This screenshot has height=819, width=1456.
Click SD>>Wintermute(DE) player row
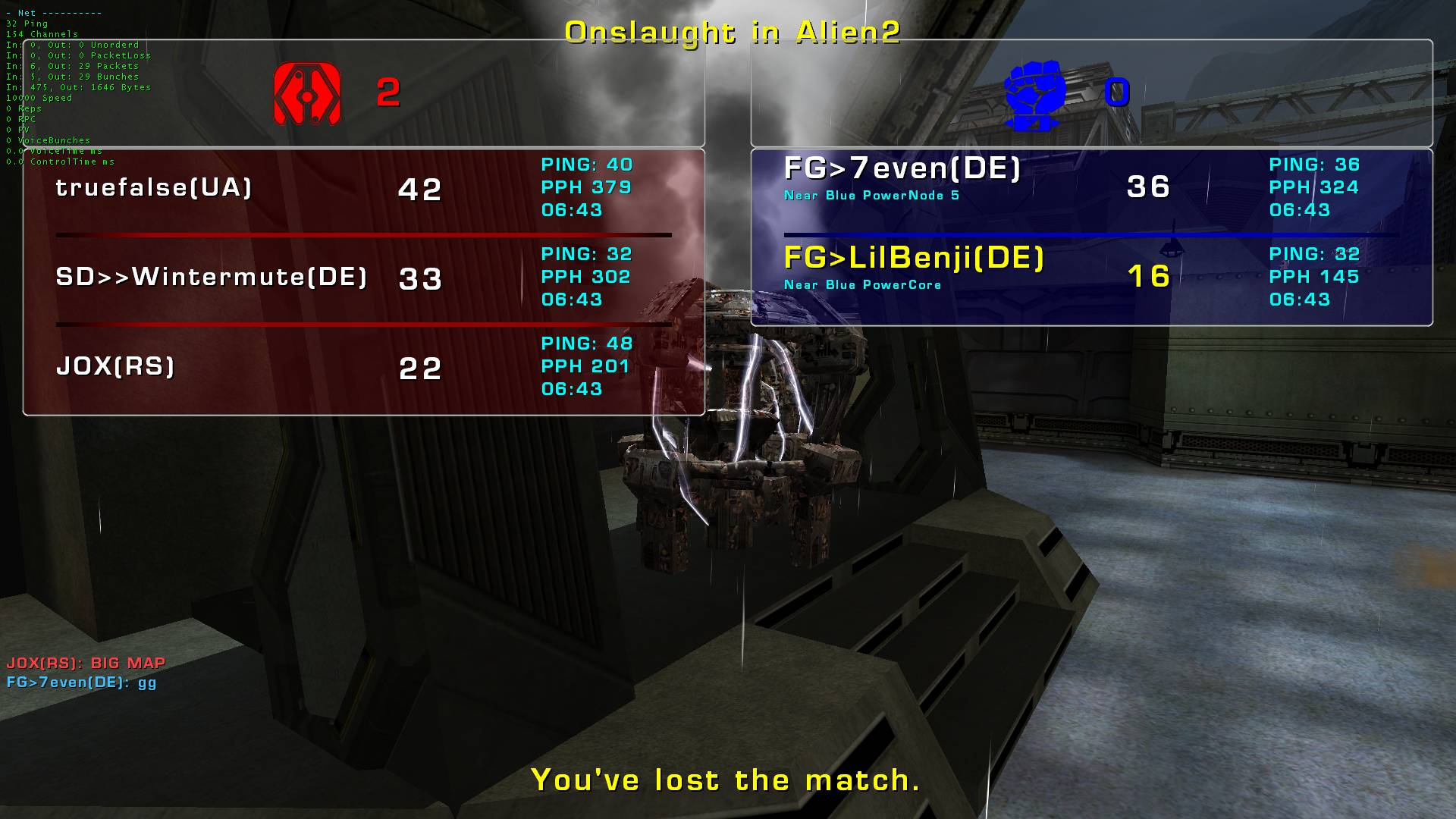pos(212,278)
